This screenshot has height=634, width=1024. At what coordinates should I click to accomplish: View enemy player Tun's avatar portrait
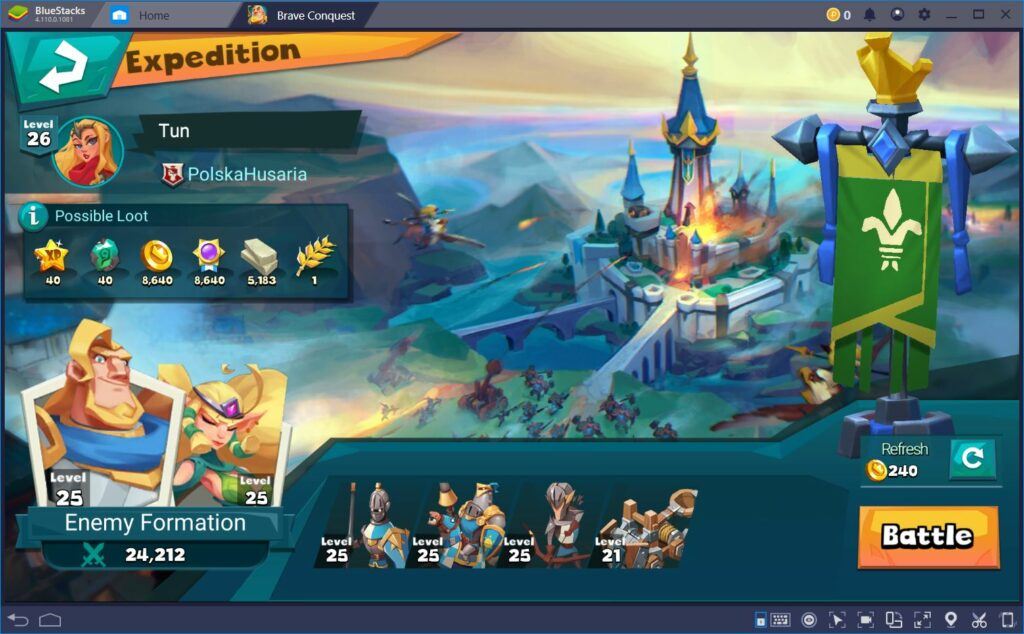pos(88,151)
